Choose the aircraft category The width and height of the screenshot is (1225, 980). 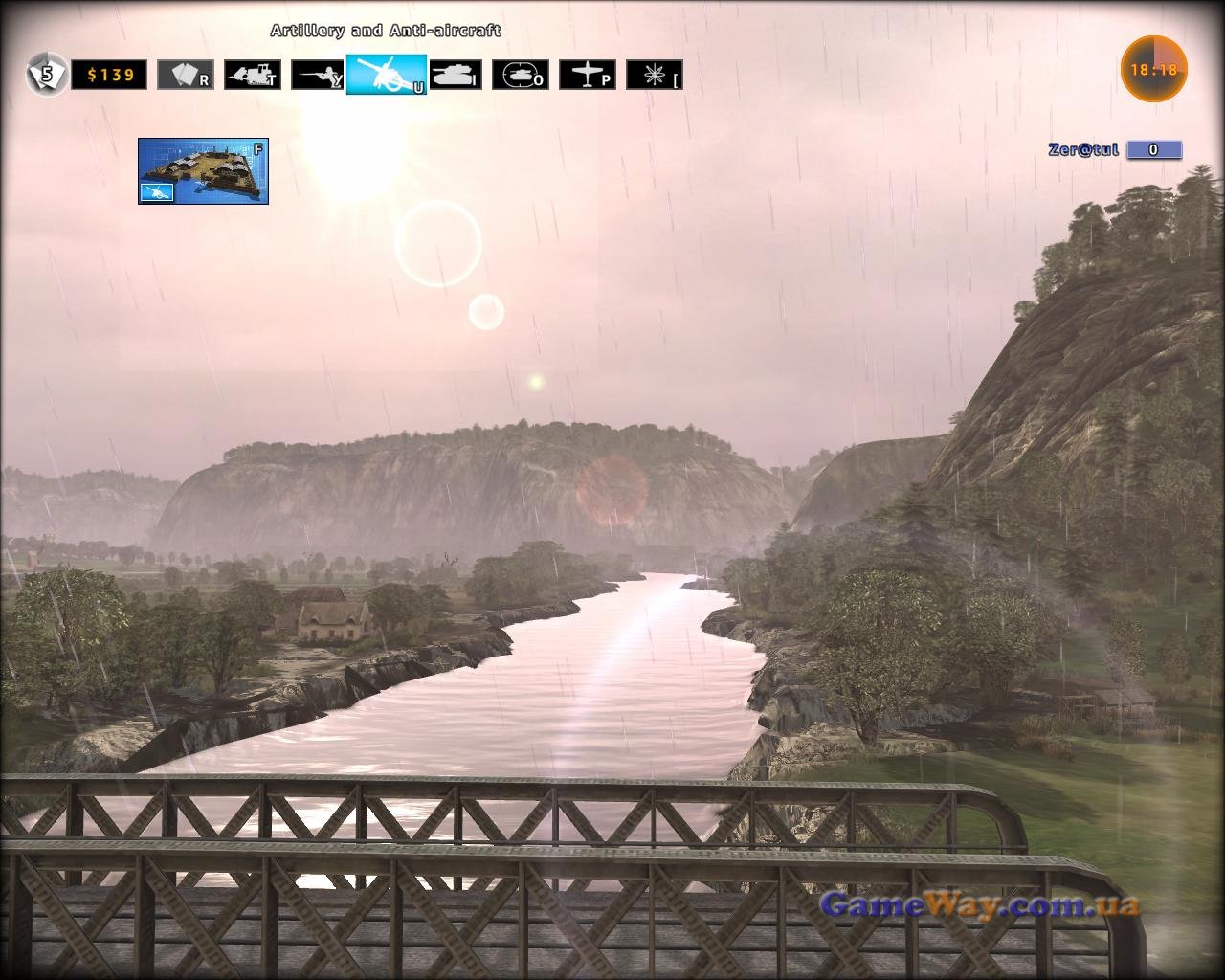587,75
